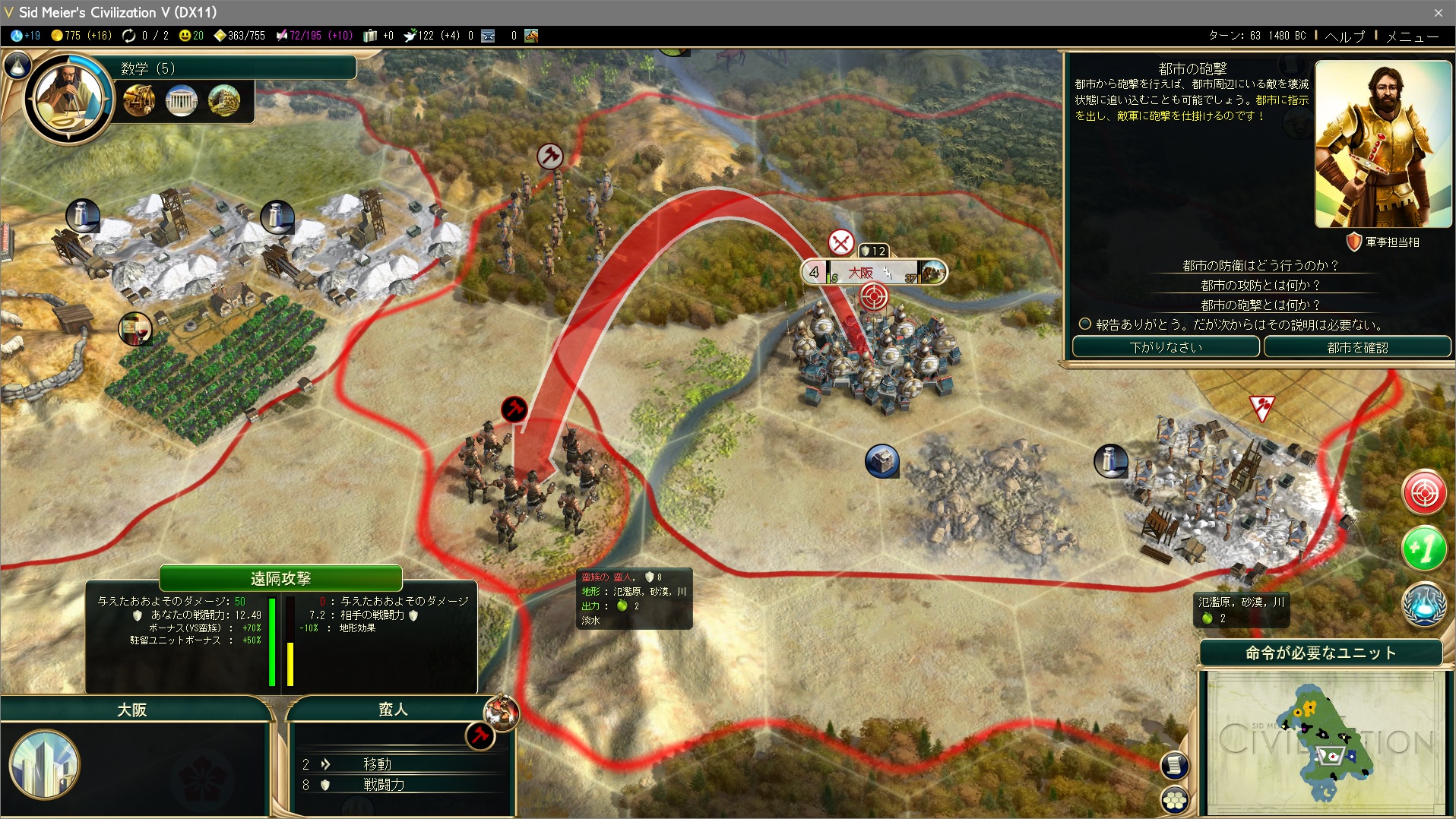Screen dimensions: 1456x819
Task: Open the red target notification
Action: 1423,493
